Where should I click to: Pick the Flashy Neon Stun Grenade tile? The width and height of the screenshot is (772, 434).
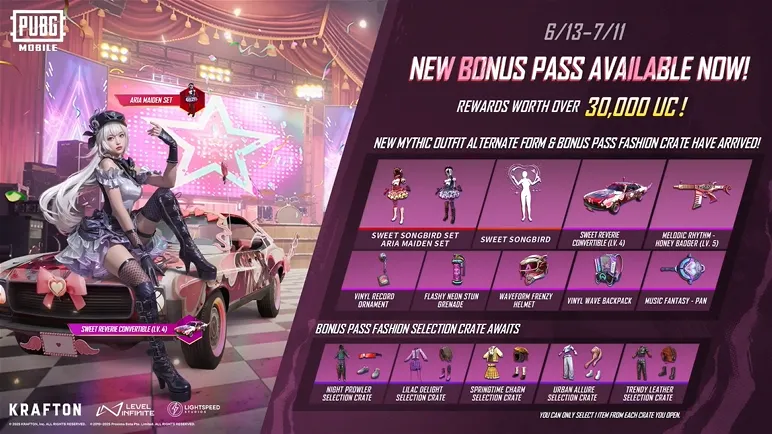pyautogui.click(x=456, y=279)
